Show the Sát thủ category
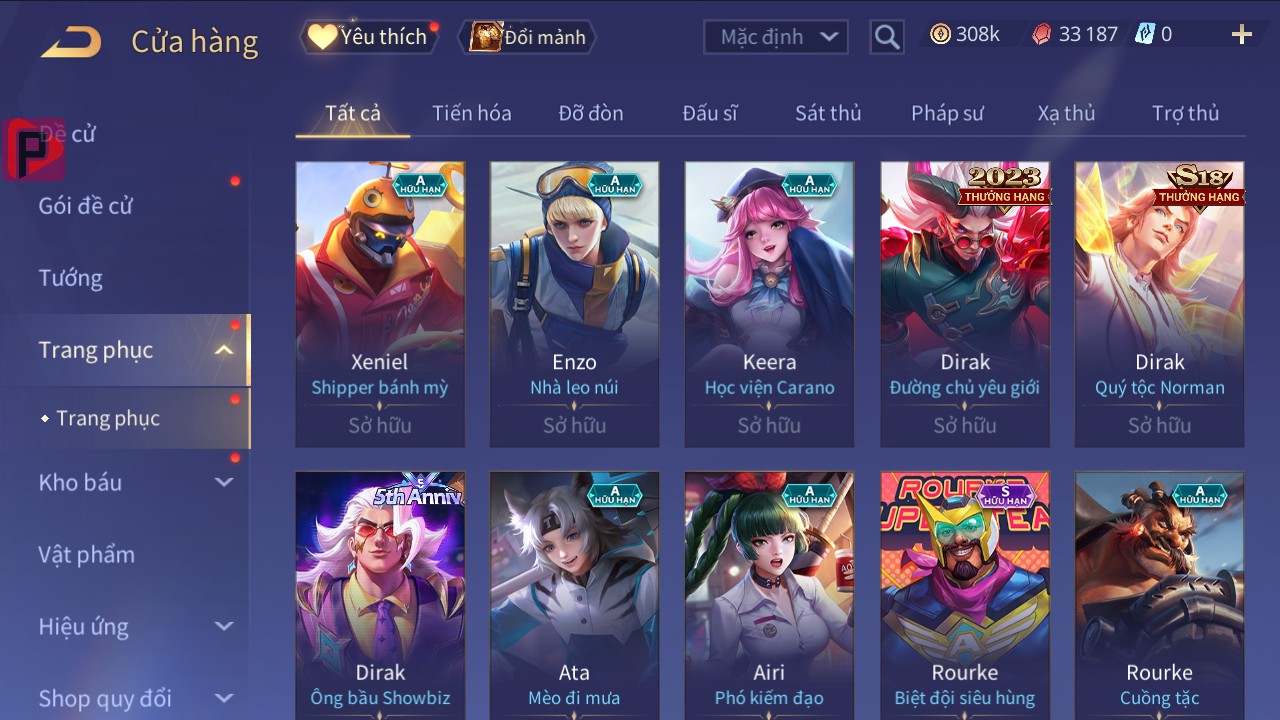This screenshot has height=720, width=1280. [x=827, y=113]
